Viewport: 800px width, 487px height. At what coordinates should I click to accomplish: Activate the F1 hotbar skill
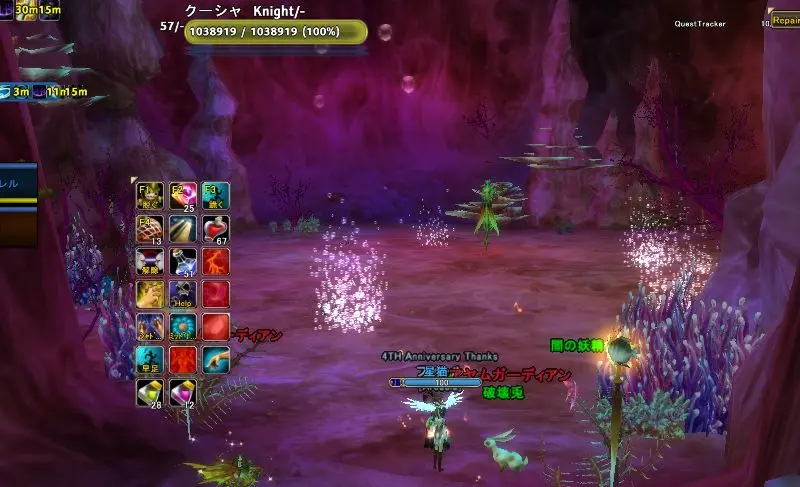150,195
